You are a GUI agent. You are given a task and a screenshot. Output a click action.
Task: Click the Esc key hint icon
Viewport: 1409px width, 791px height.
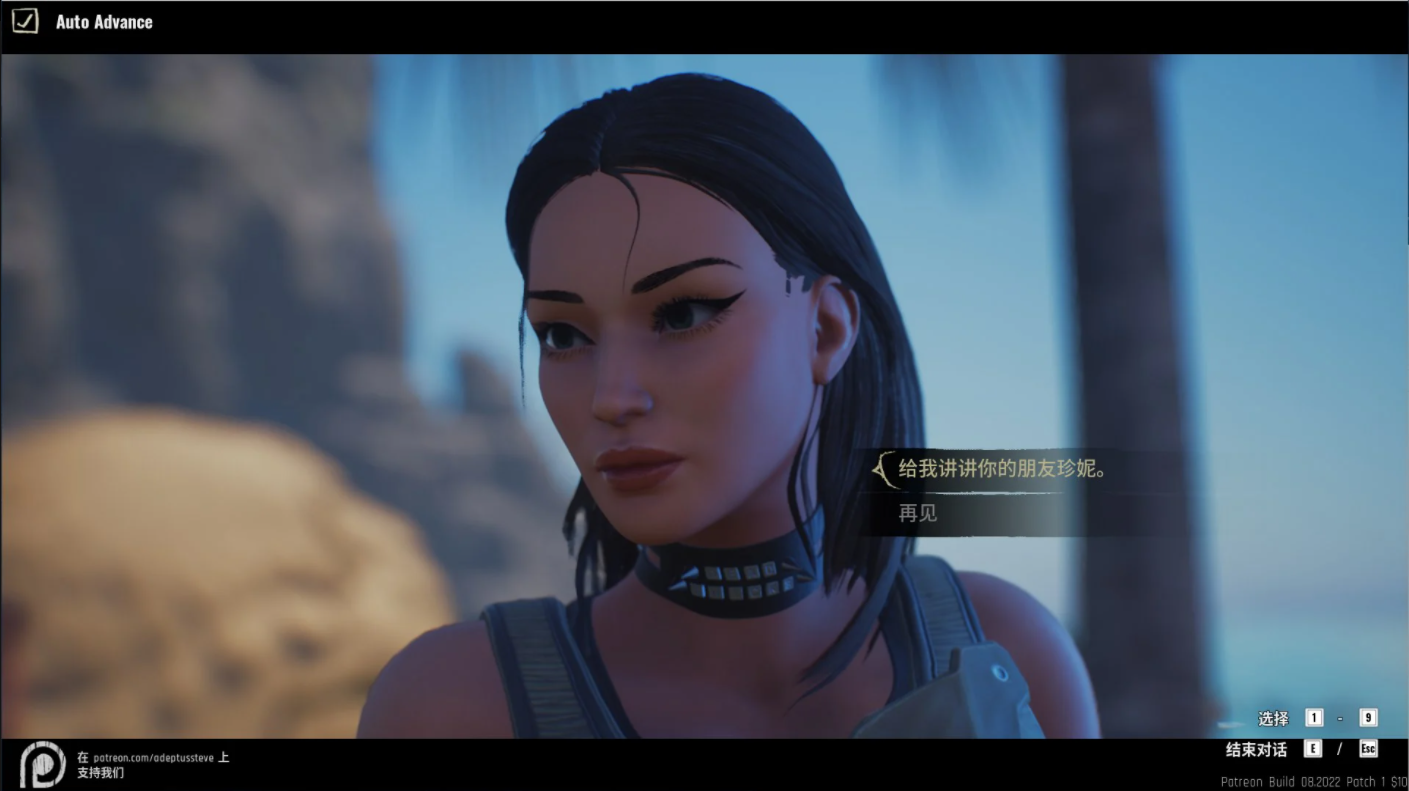click(x=1368, y=748)
